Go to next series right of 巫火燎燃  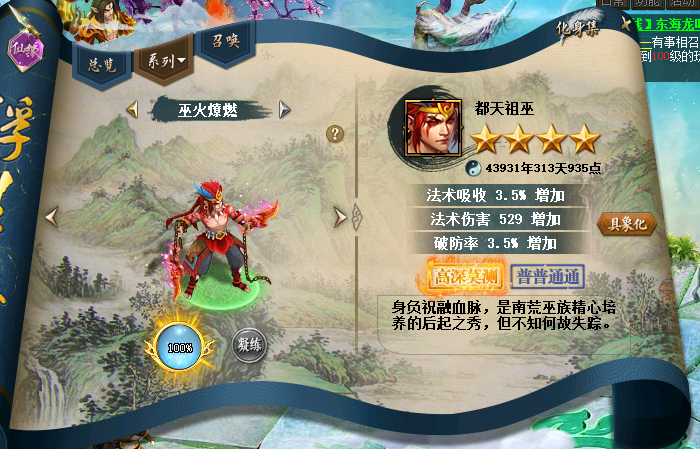pyautogui.click(x=285, y=109)
